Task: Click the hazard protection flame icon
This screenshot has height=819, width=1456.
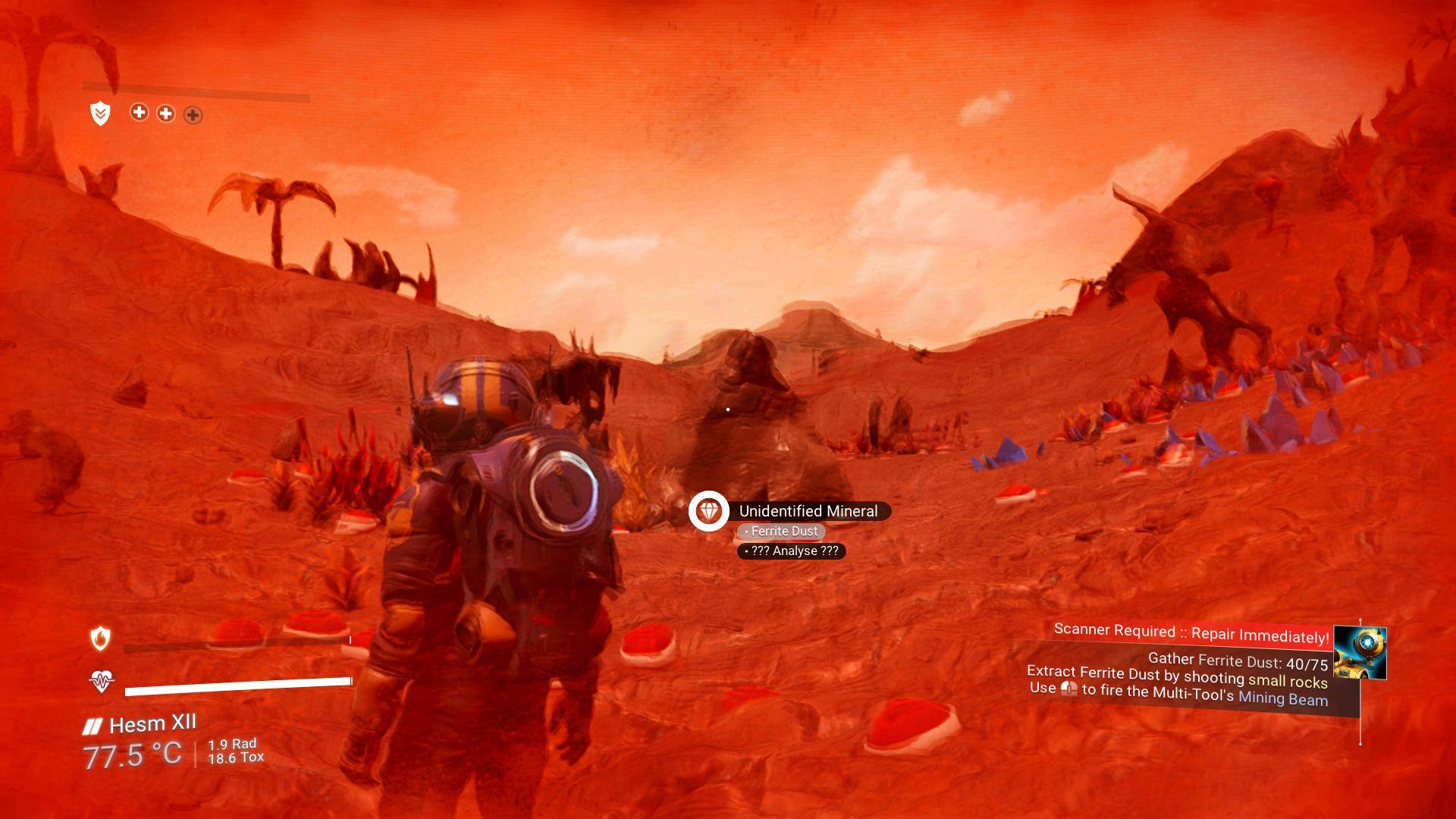Action: 100,639
